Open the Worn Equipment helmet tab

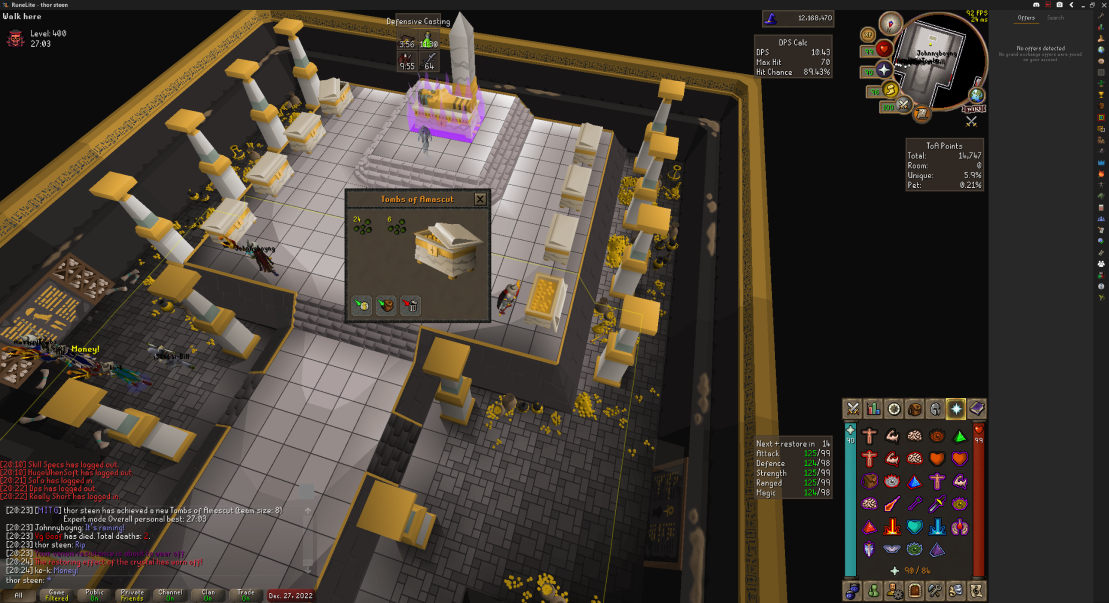pos(936,408)
